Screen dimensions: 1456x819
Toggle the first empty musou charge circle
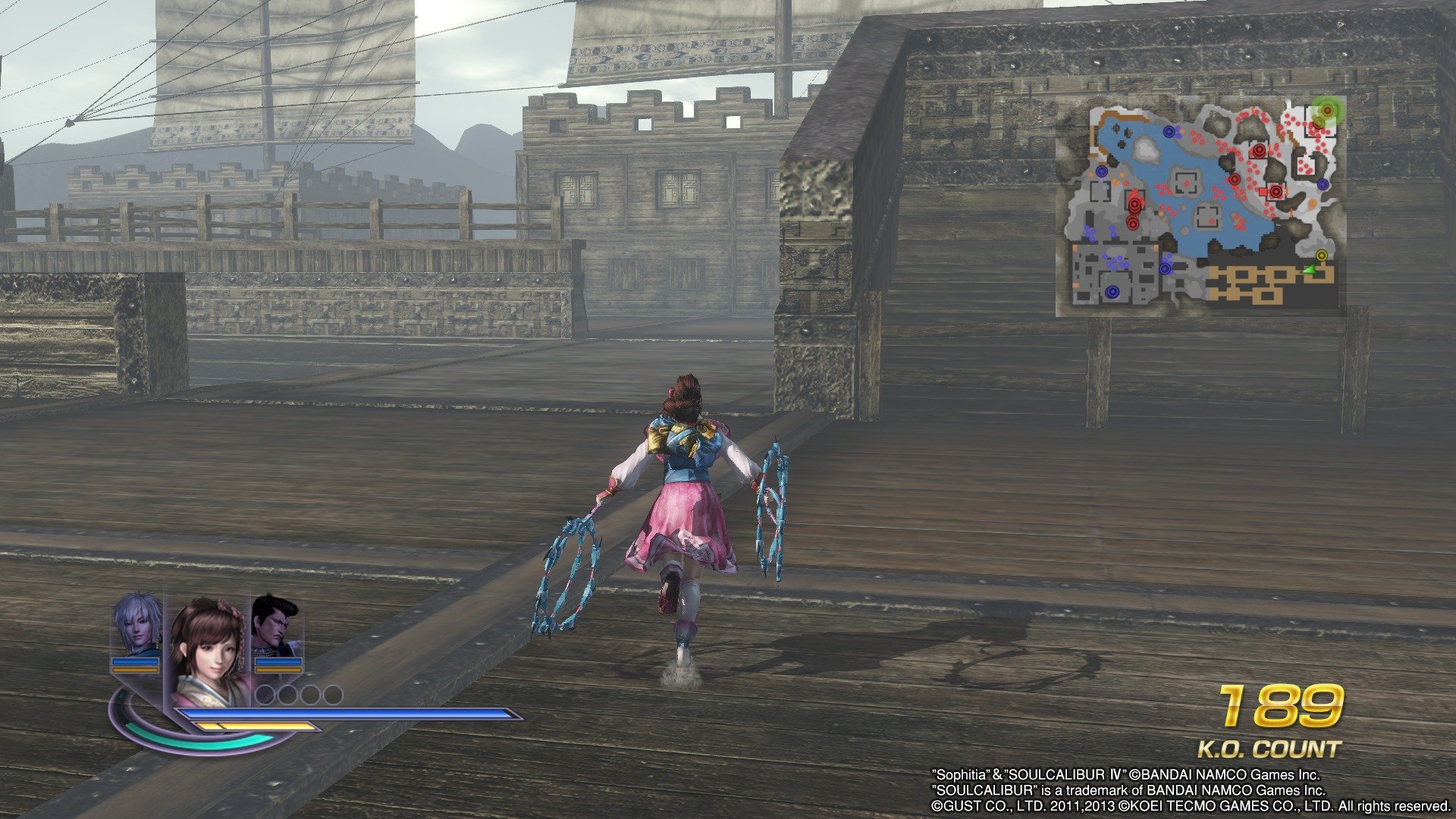[x=265, y=694]
